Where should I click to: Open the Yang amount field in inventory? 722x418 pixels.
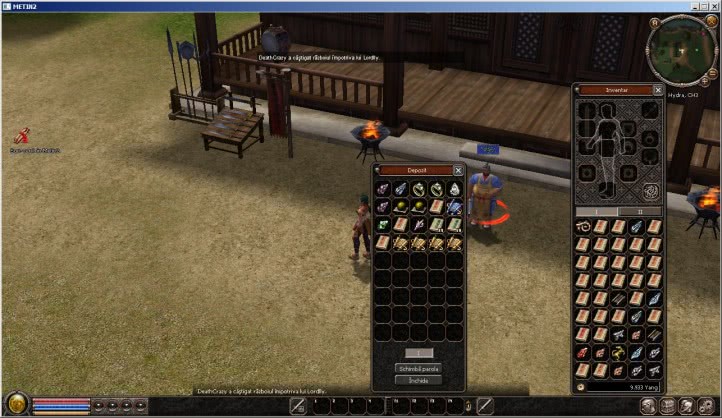coord(624,385)
